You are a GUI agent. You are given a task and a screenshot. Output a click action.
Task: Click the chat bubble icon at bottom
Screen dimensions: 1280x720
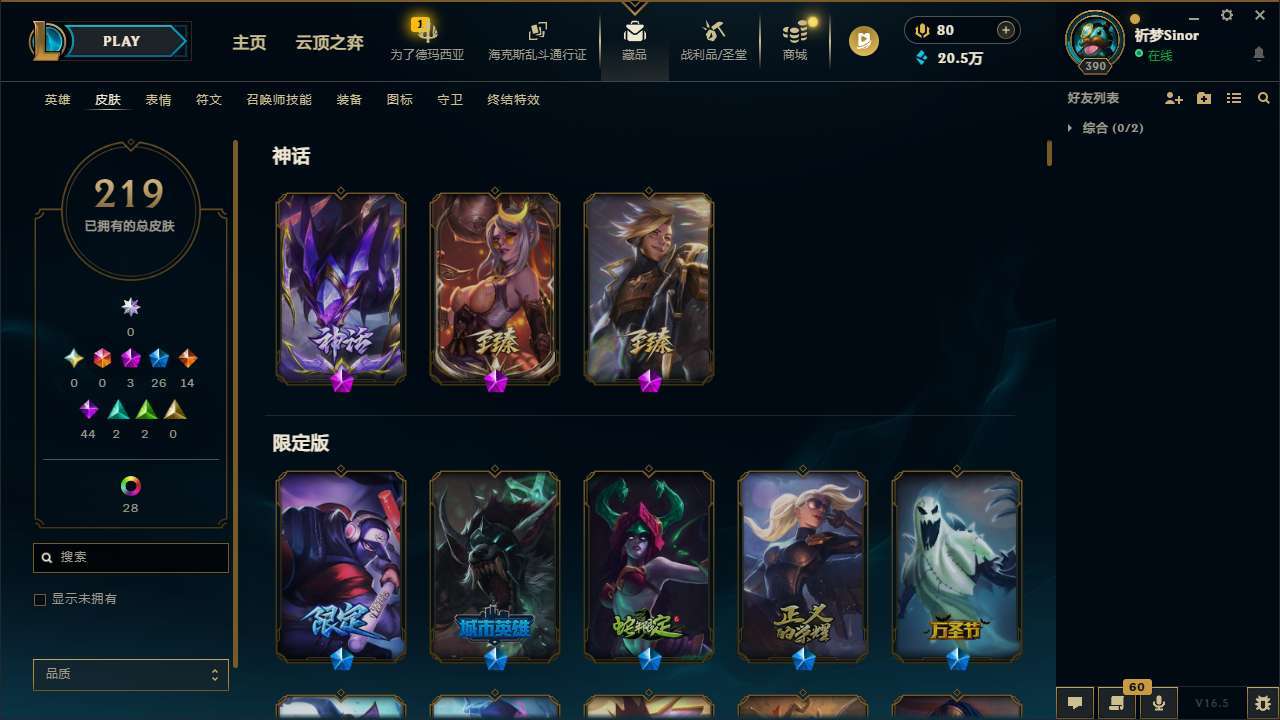click(x=1075, y=703)
